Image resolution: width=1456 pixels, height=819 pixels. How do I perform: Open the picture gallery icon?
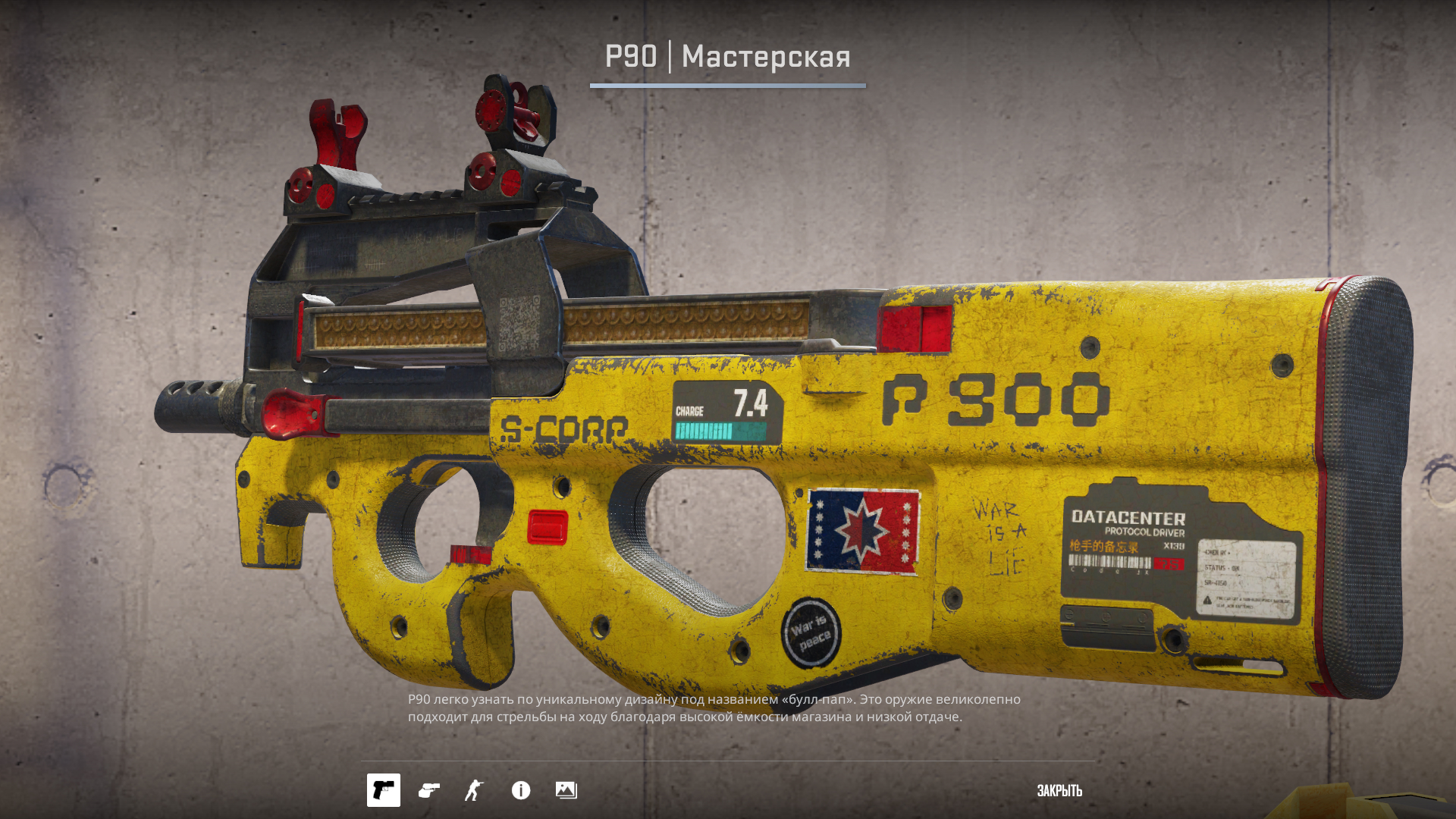click(x=566, y=790)
